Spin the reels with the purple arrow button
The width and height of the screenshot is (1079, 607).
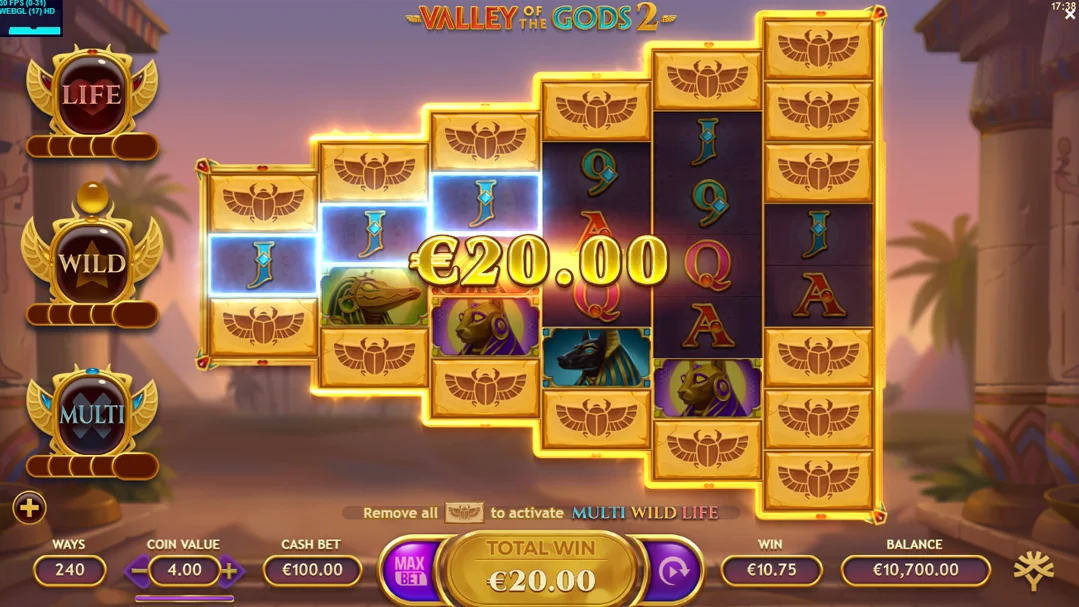tap(674, 571)
